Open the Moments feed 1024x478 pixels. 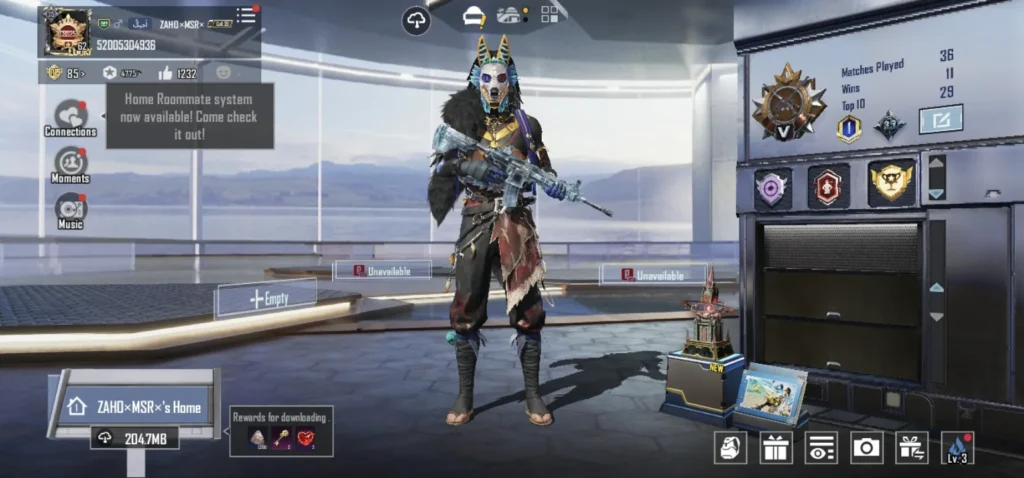70,163
